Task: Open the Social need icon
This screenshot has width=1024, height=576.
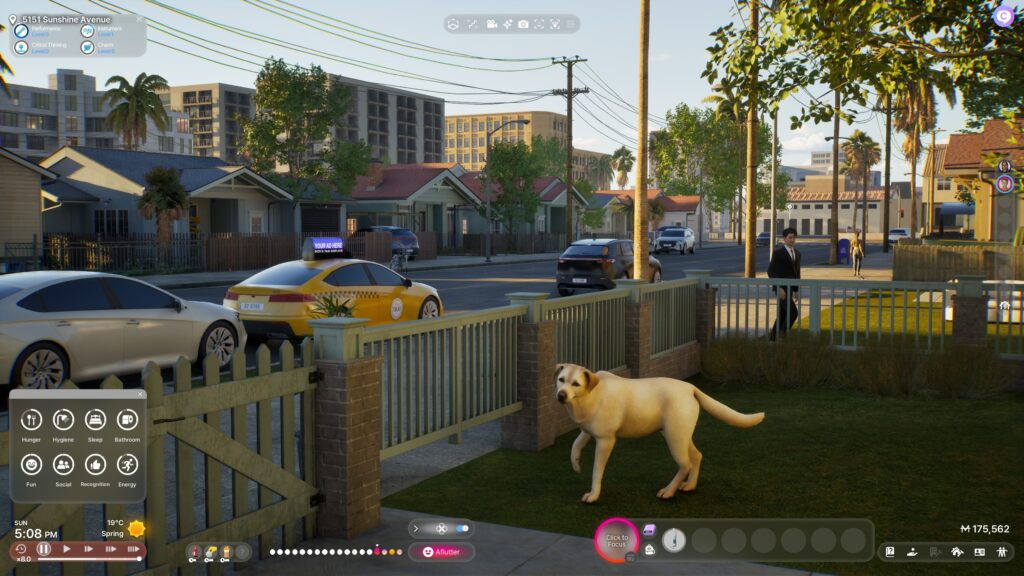Action: [x=63, y=464]
